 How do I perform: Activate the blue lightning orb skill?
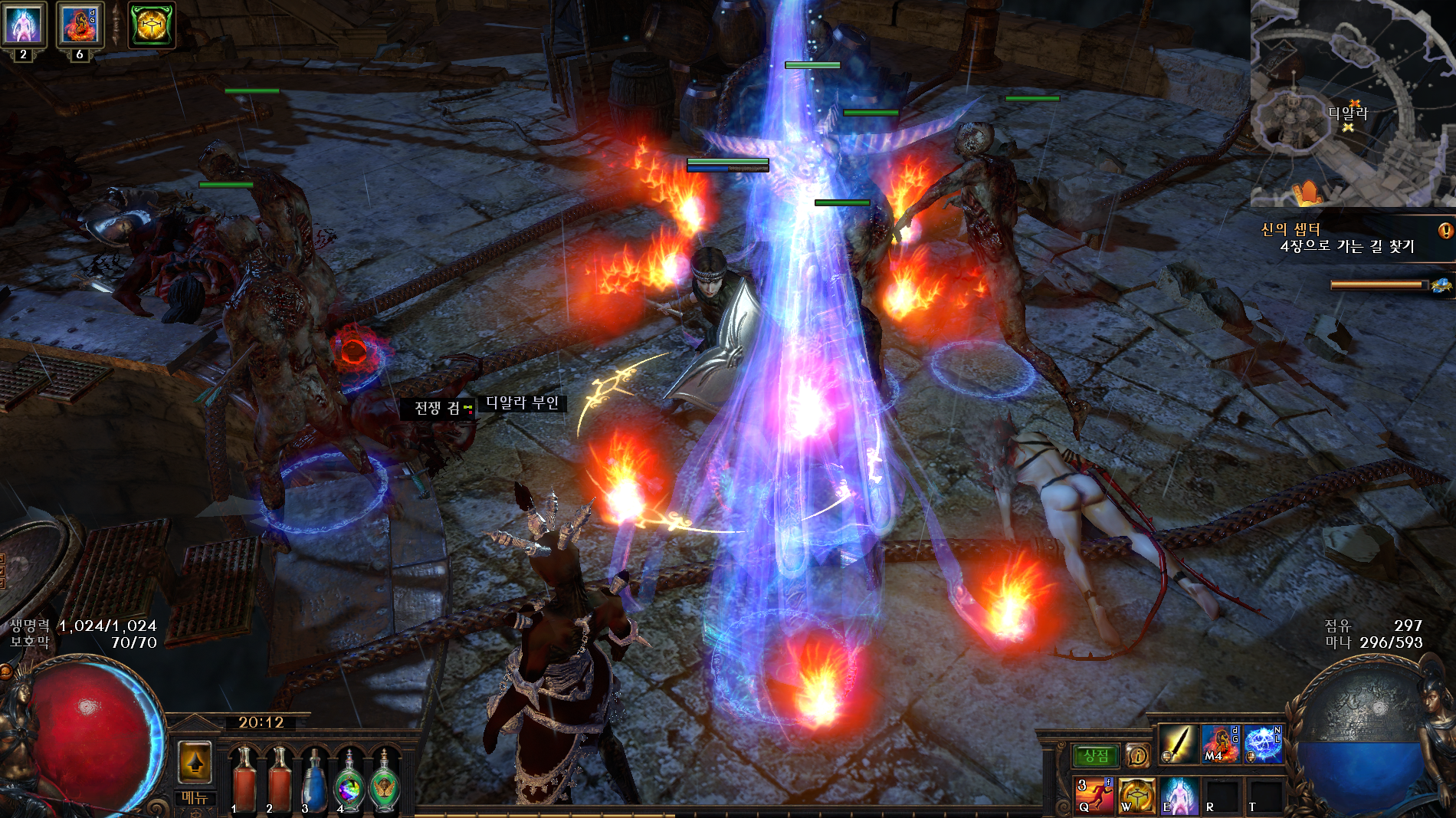click(x=1263, y=744)
